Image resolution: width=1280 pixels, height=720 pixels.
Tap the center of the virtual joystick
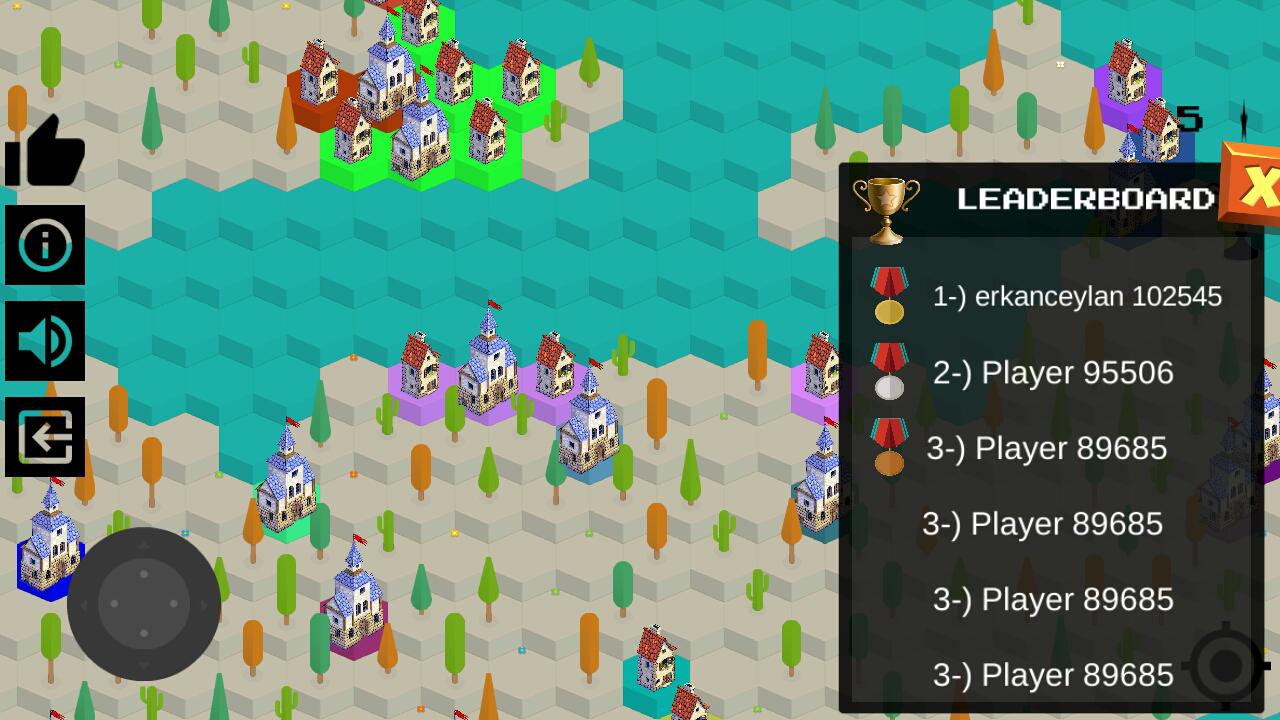pos(143,603)
